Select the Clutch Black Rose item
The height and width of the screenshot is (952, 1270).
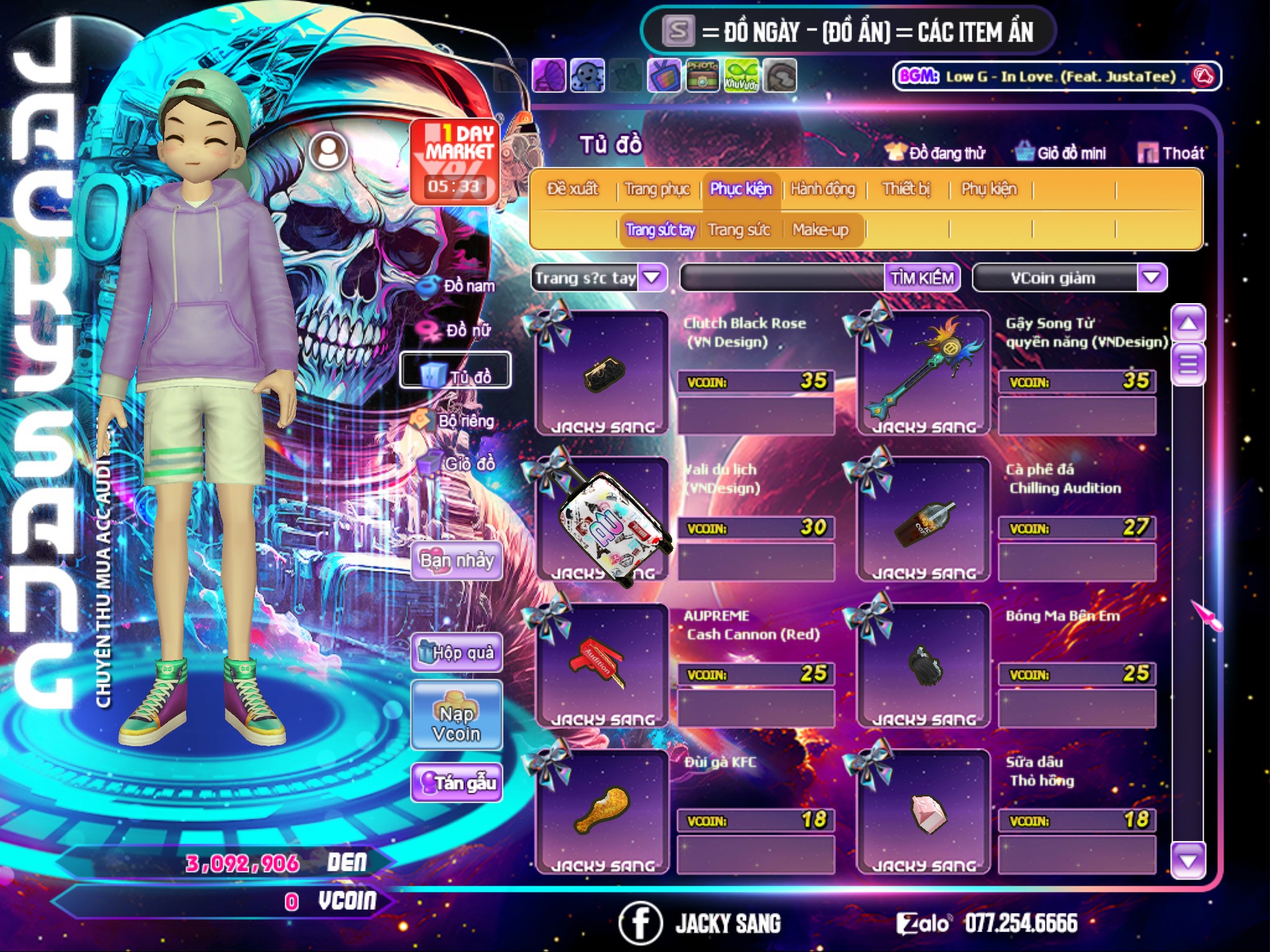pyautogui.click(x=602, y=373)
